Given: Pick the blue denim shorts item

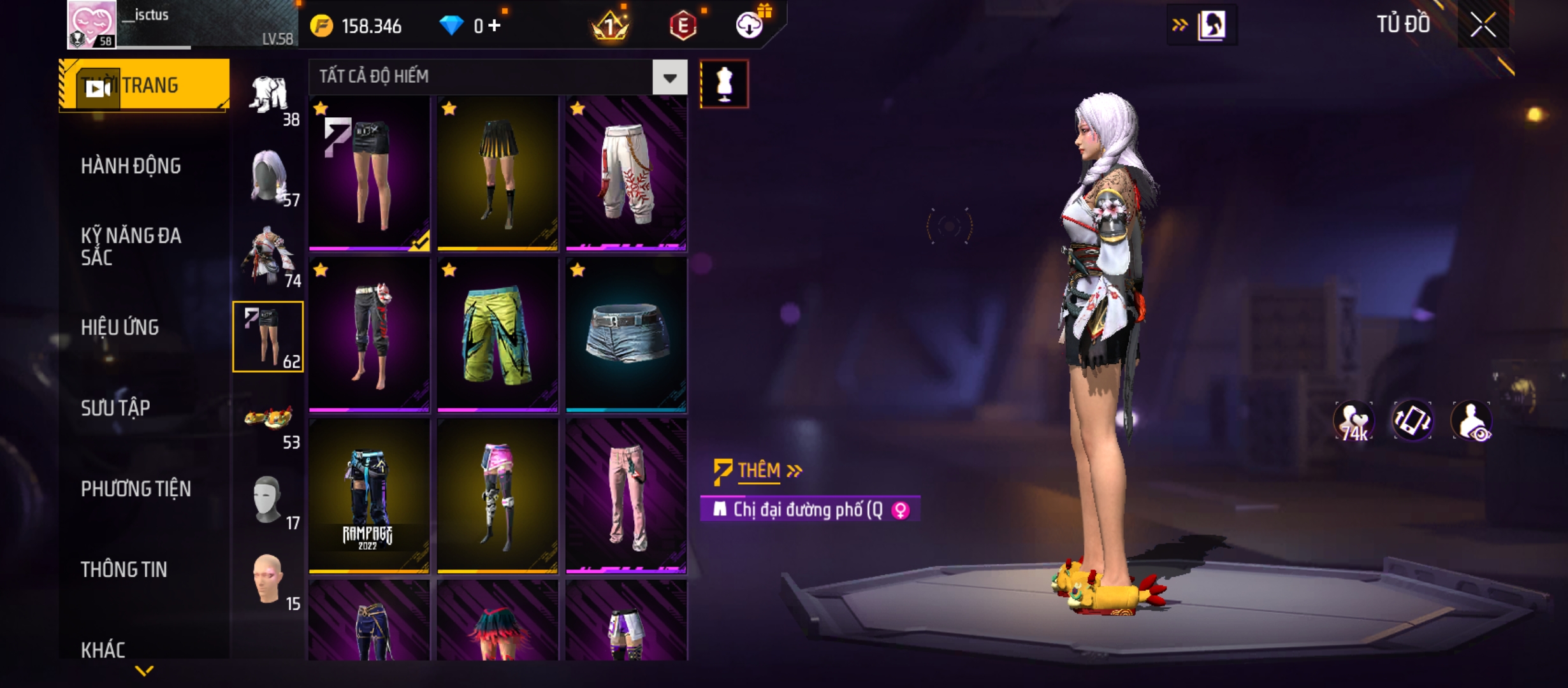Looking at the screenshot, I should 626,335.
